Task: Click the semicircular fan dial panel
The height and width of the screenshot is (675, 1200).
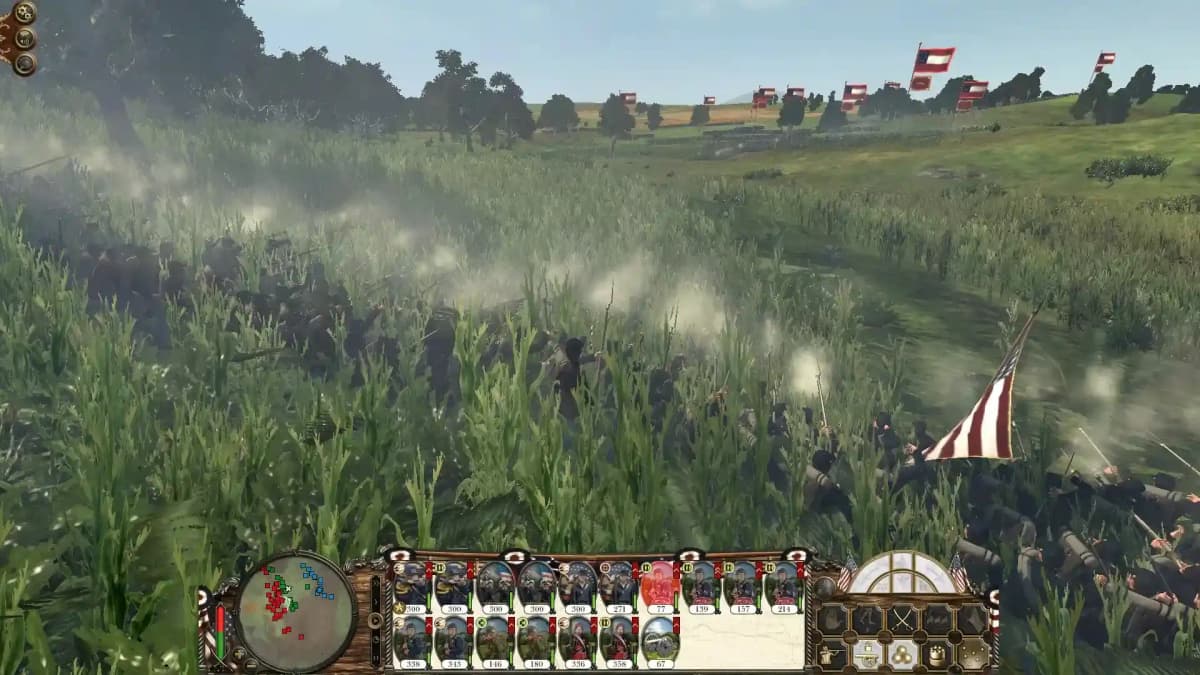Action: (901, 573)
